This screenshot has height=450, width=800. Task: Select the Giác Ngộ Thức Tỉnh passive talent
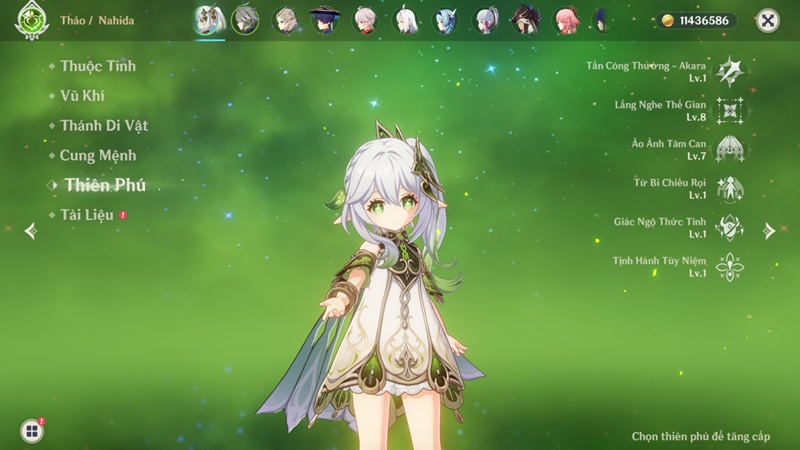coord(730,227)
